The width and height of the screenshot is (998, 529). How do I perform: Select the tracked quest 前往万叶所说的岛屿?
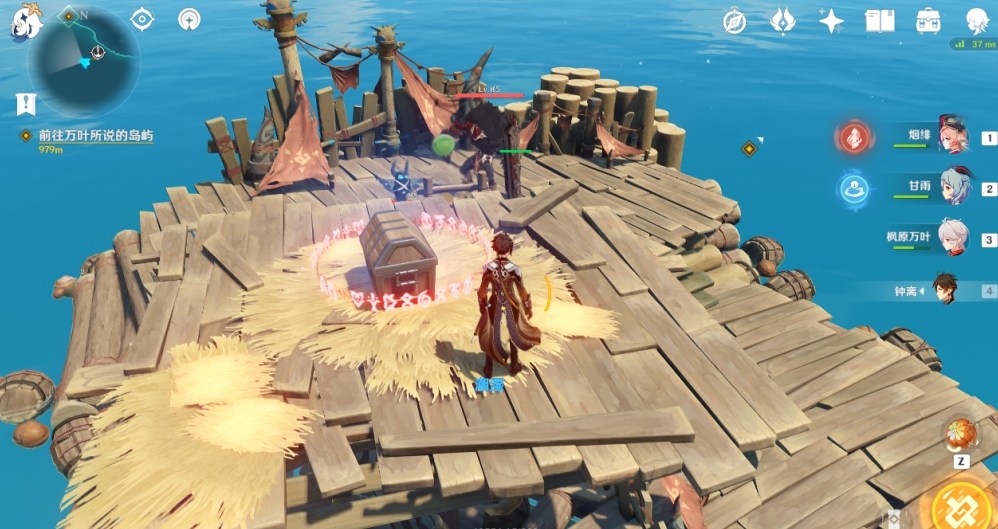(95, 135)
